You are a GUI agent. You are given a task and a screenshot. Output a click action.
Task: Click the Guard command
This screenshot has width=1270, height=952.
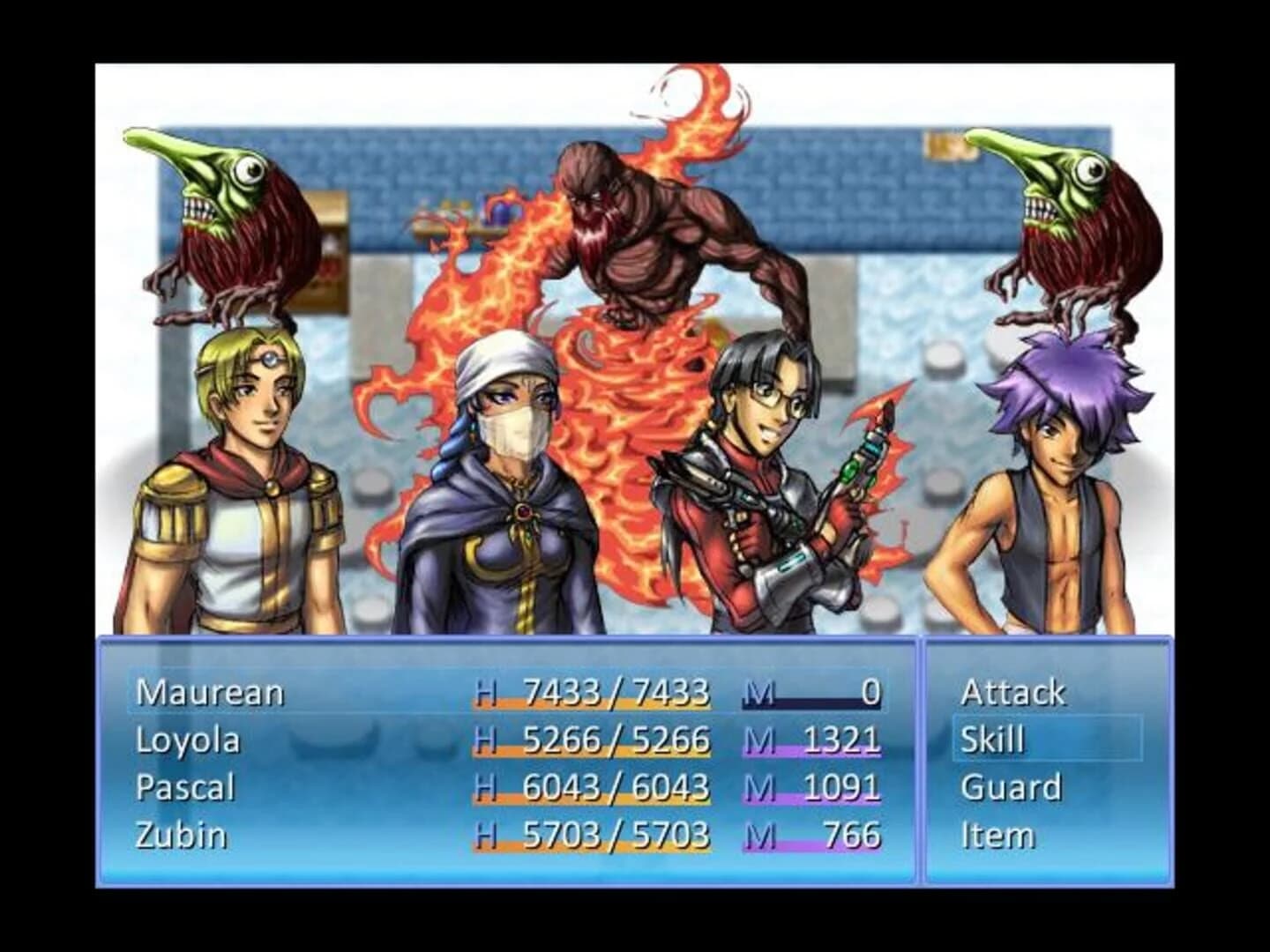[x=1012, y=787]
